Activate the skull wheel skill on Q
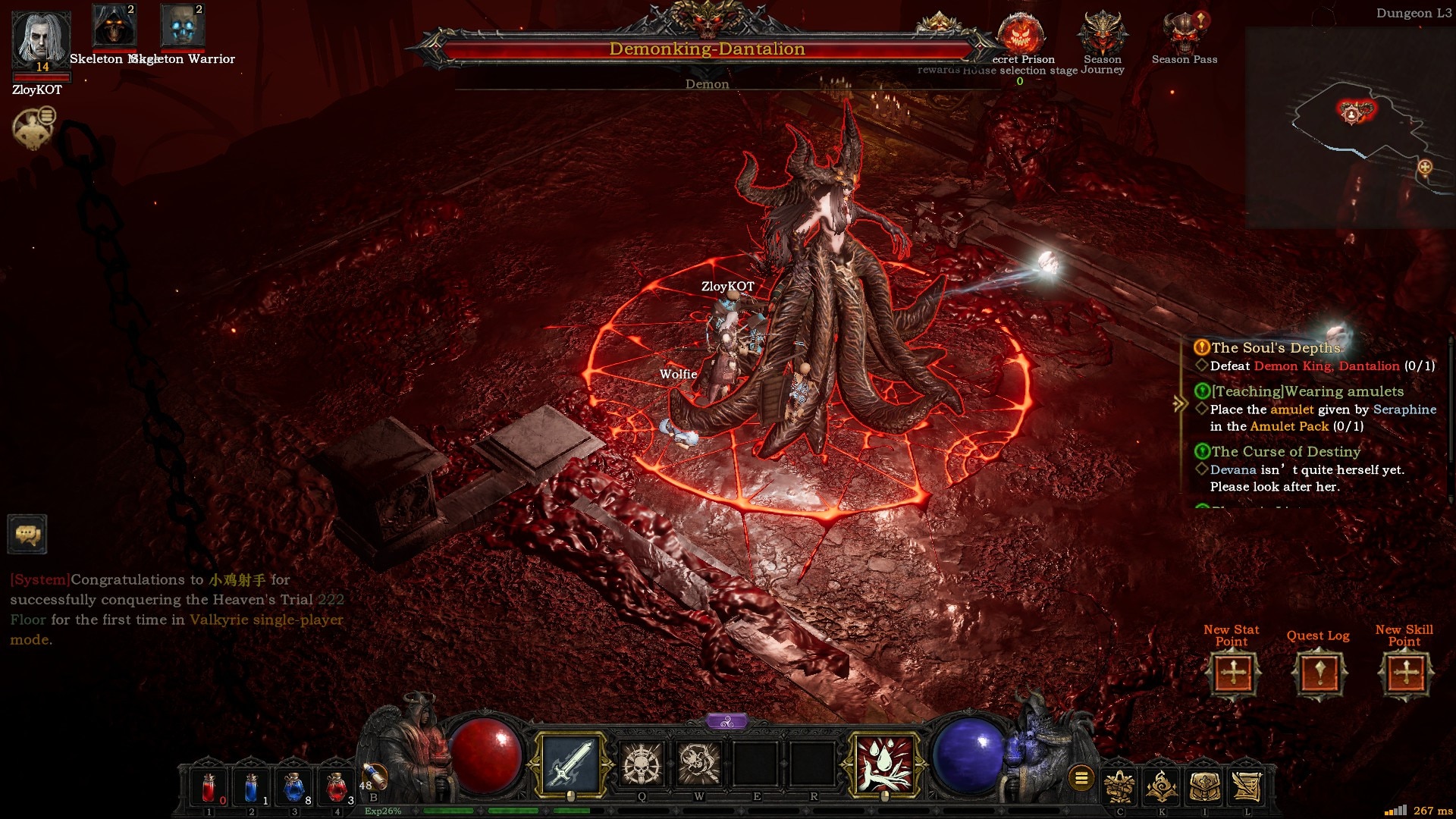Screen dimensions: 1456x819 coord(642,764)
